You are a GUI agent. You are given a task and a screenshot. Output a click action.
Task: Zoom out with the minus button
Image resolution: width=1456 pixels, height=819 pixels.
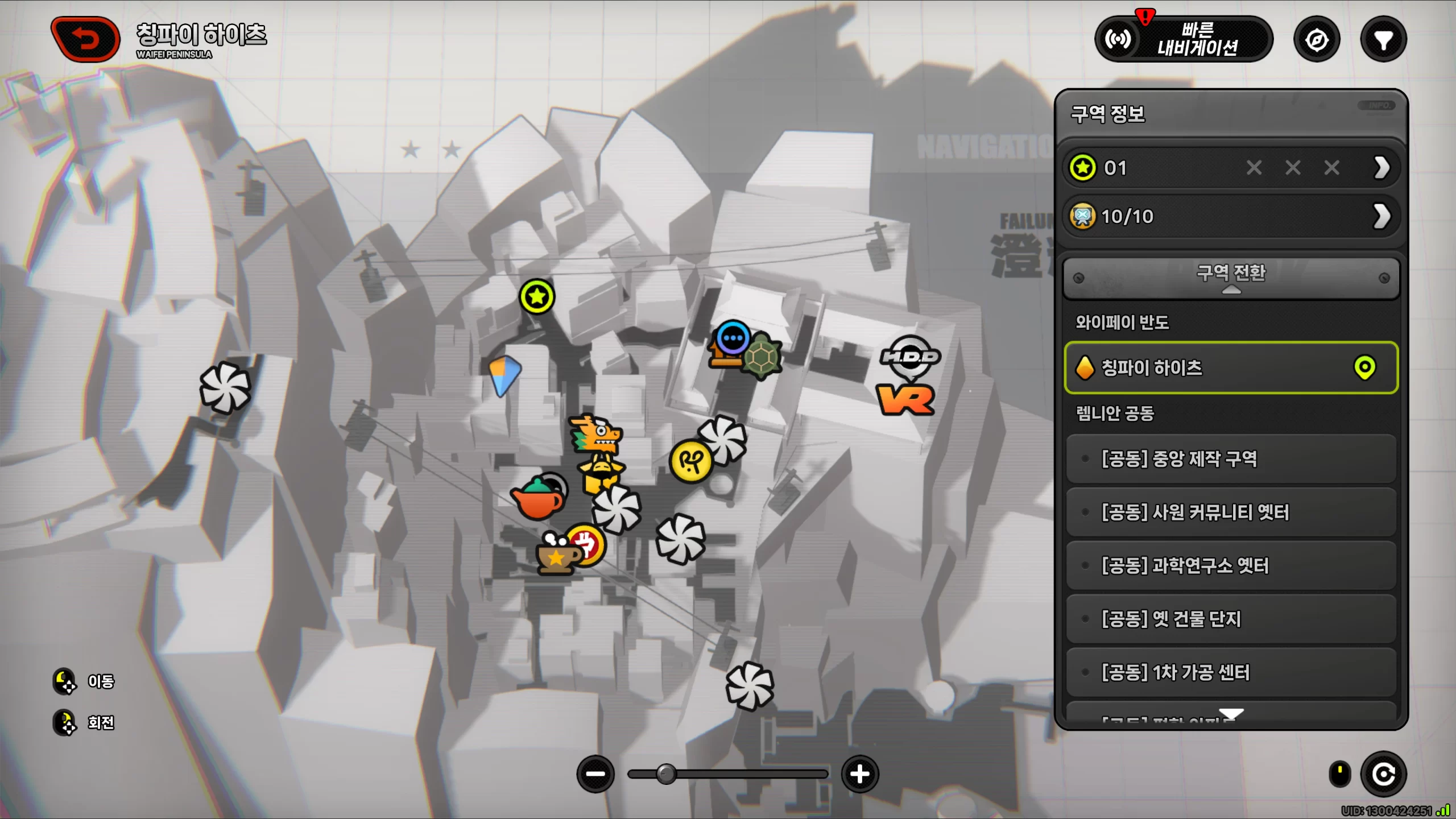595,773
